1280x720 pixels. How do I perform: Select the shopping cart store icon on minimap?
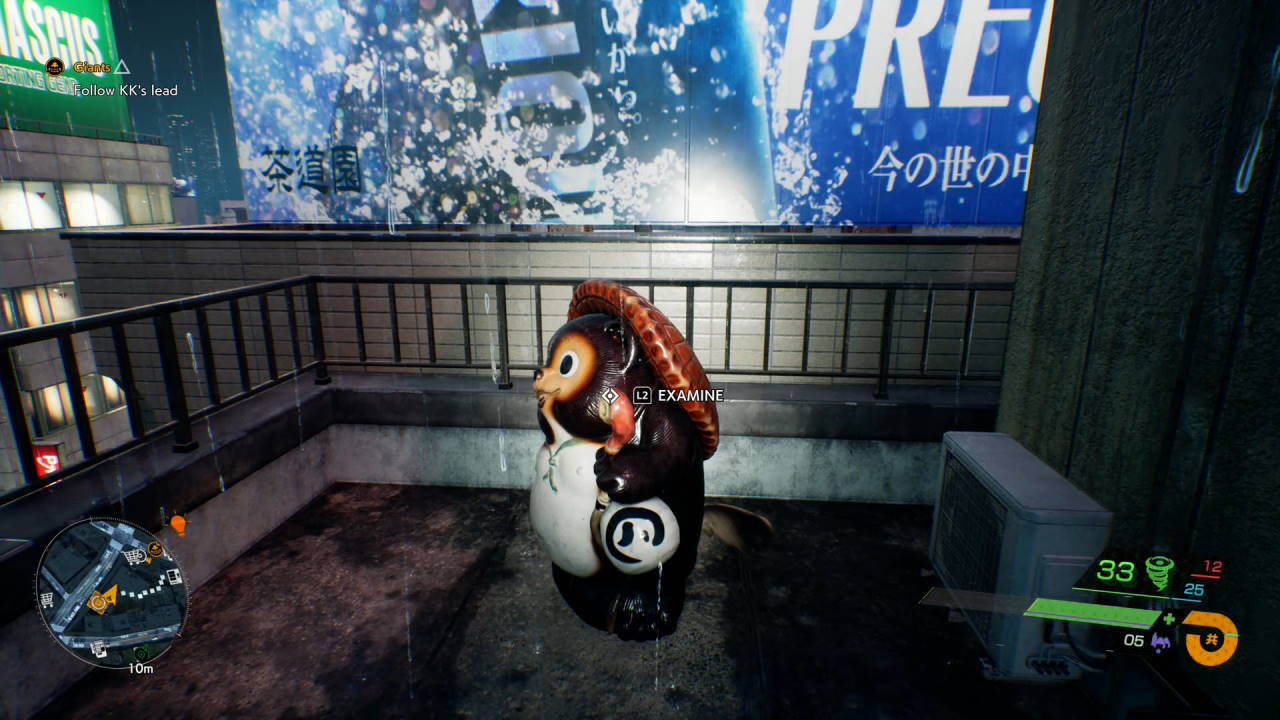[134, 556]
